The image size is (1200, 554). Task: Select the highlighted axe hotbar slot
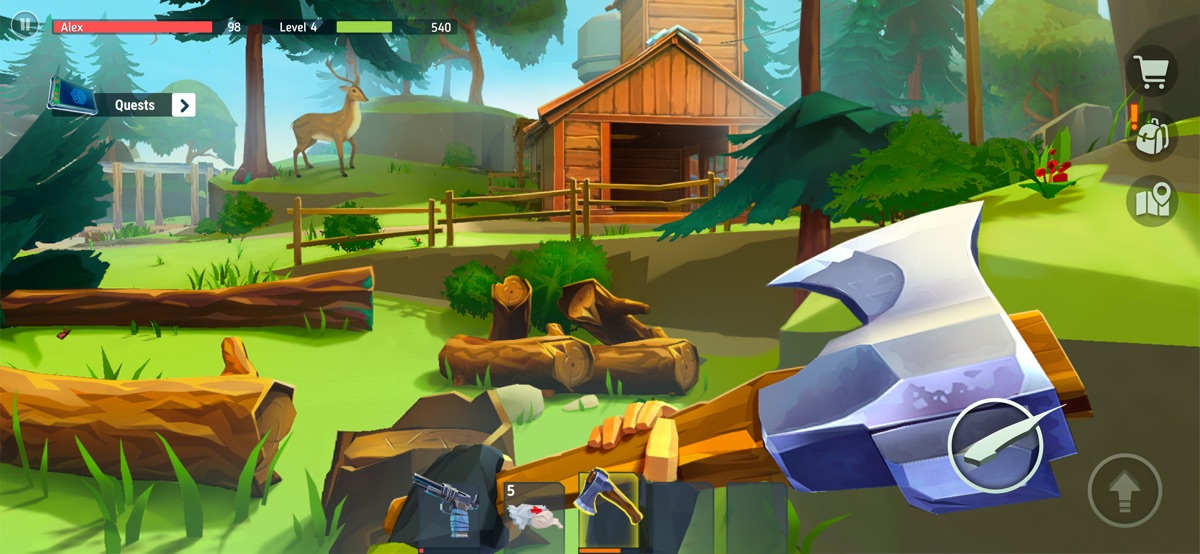607,509
